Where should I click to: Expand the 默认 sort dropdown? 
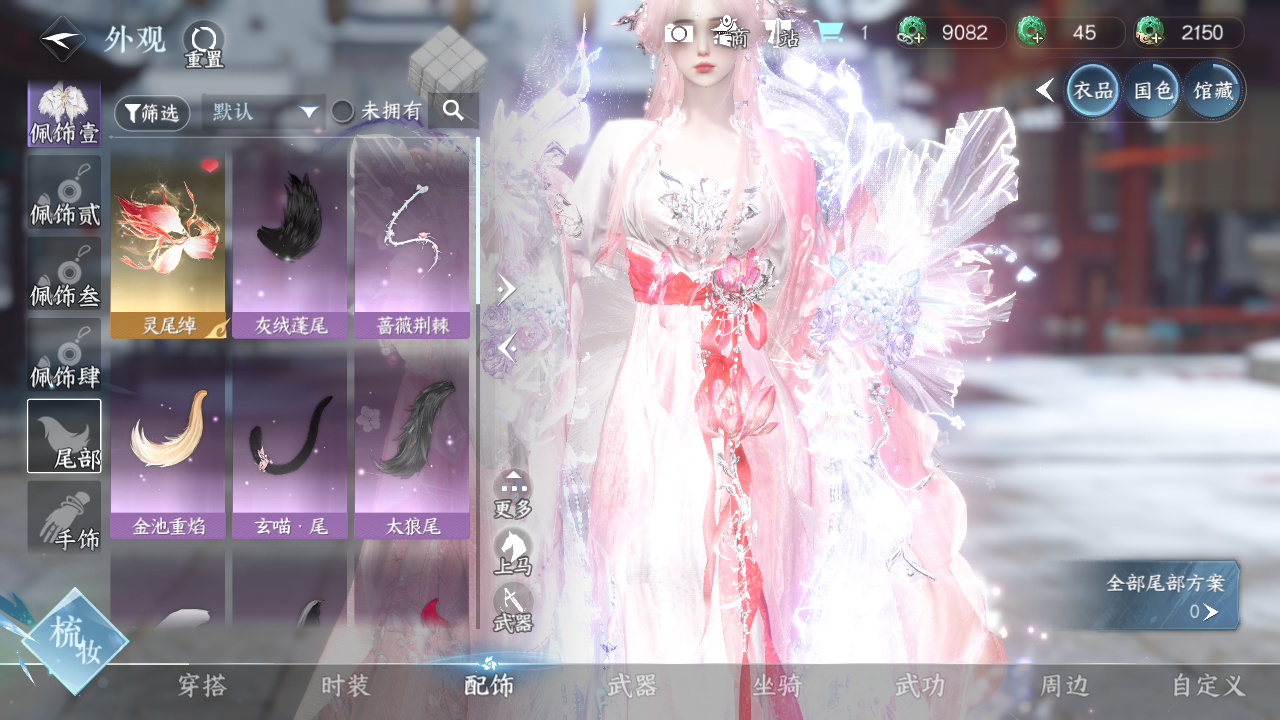[x=264, y=112]
